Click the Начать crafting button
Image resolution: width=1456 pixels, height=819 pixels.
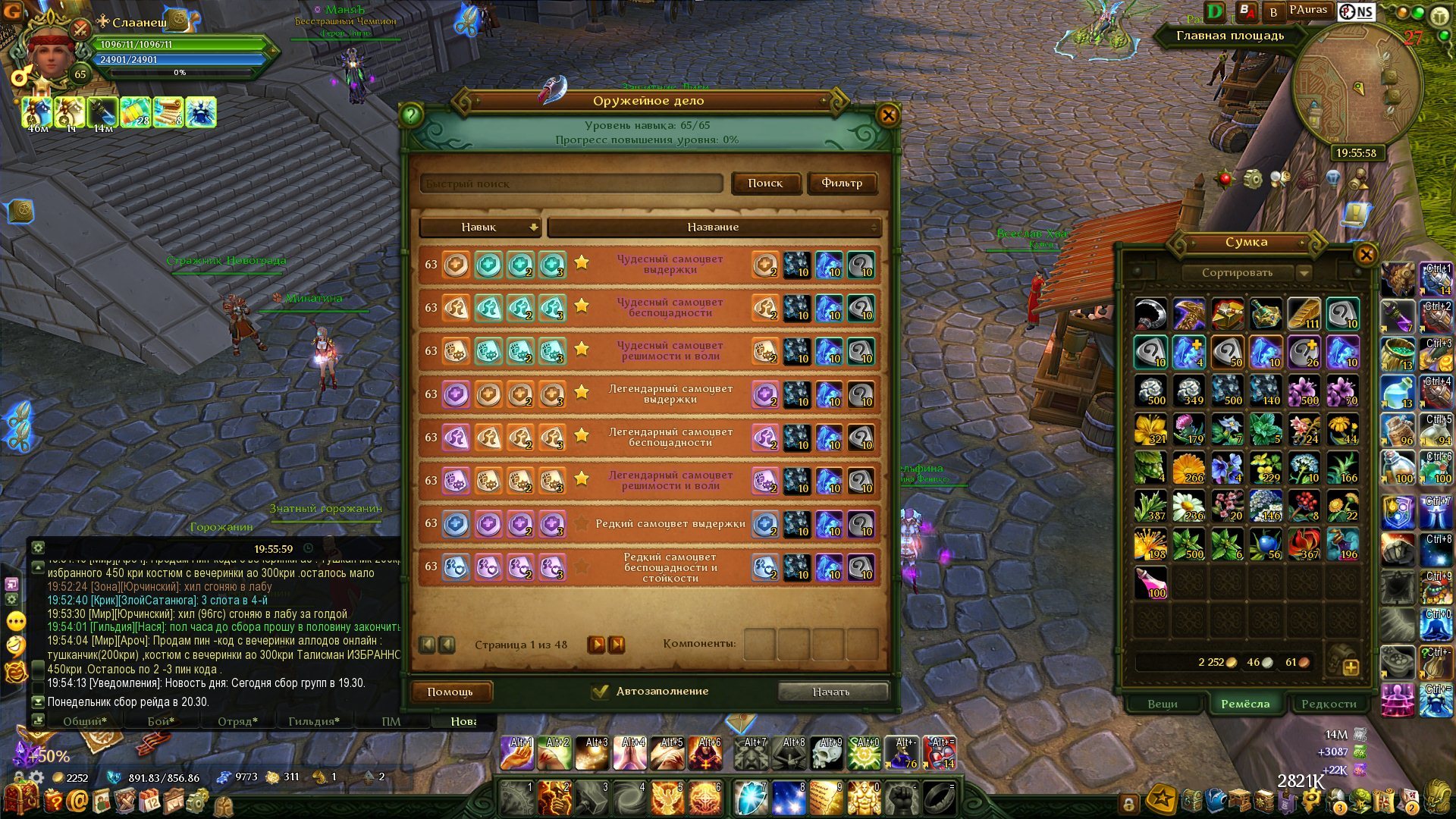pos(832,692)
